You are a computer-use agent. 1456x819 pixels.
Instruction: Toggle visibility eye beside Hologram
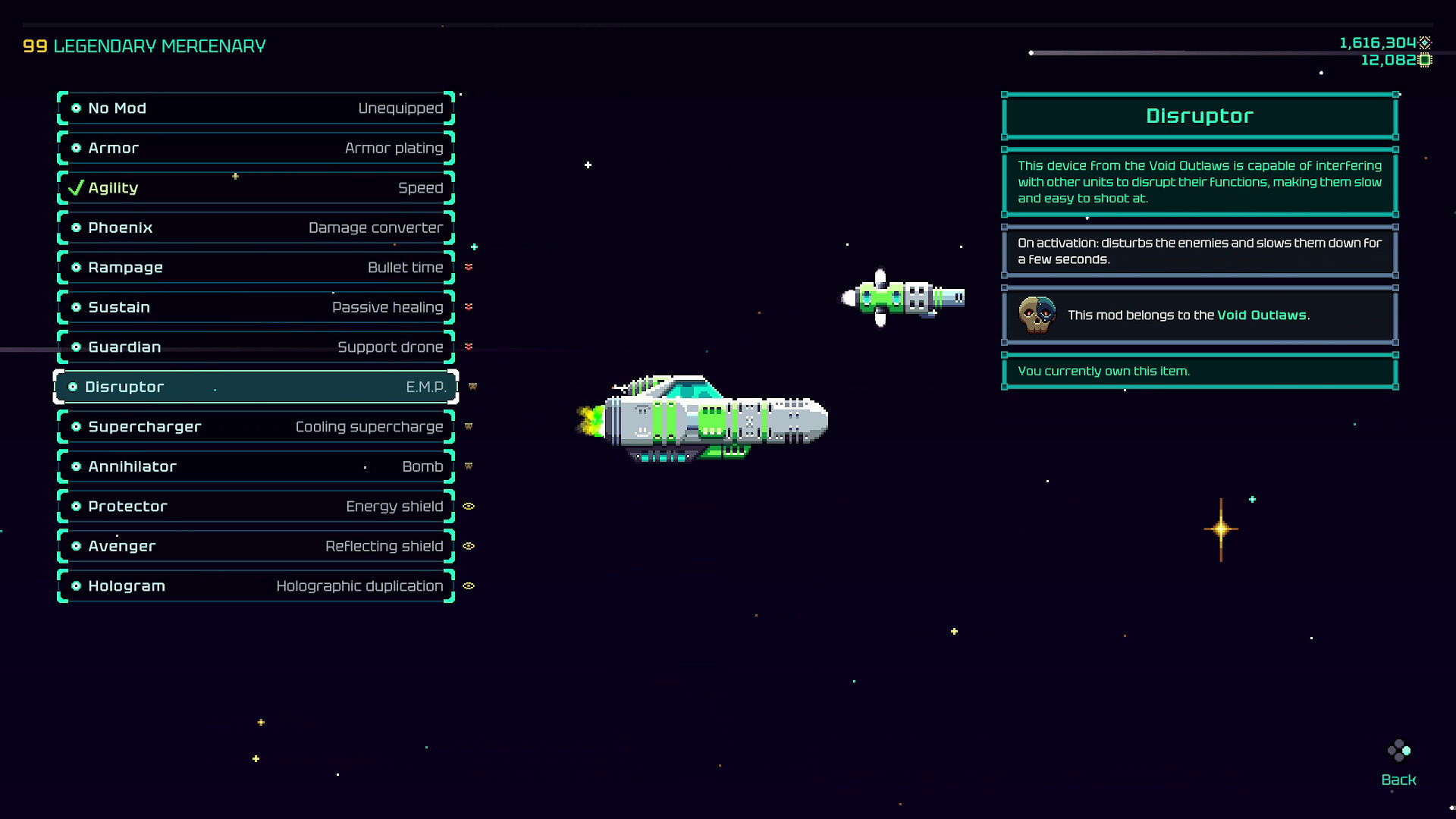(469, 585)
